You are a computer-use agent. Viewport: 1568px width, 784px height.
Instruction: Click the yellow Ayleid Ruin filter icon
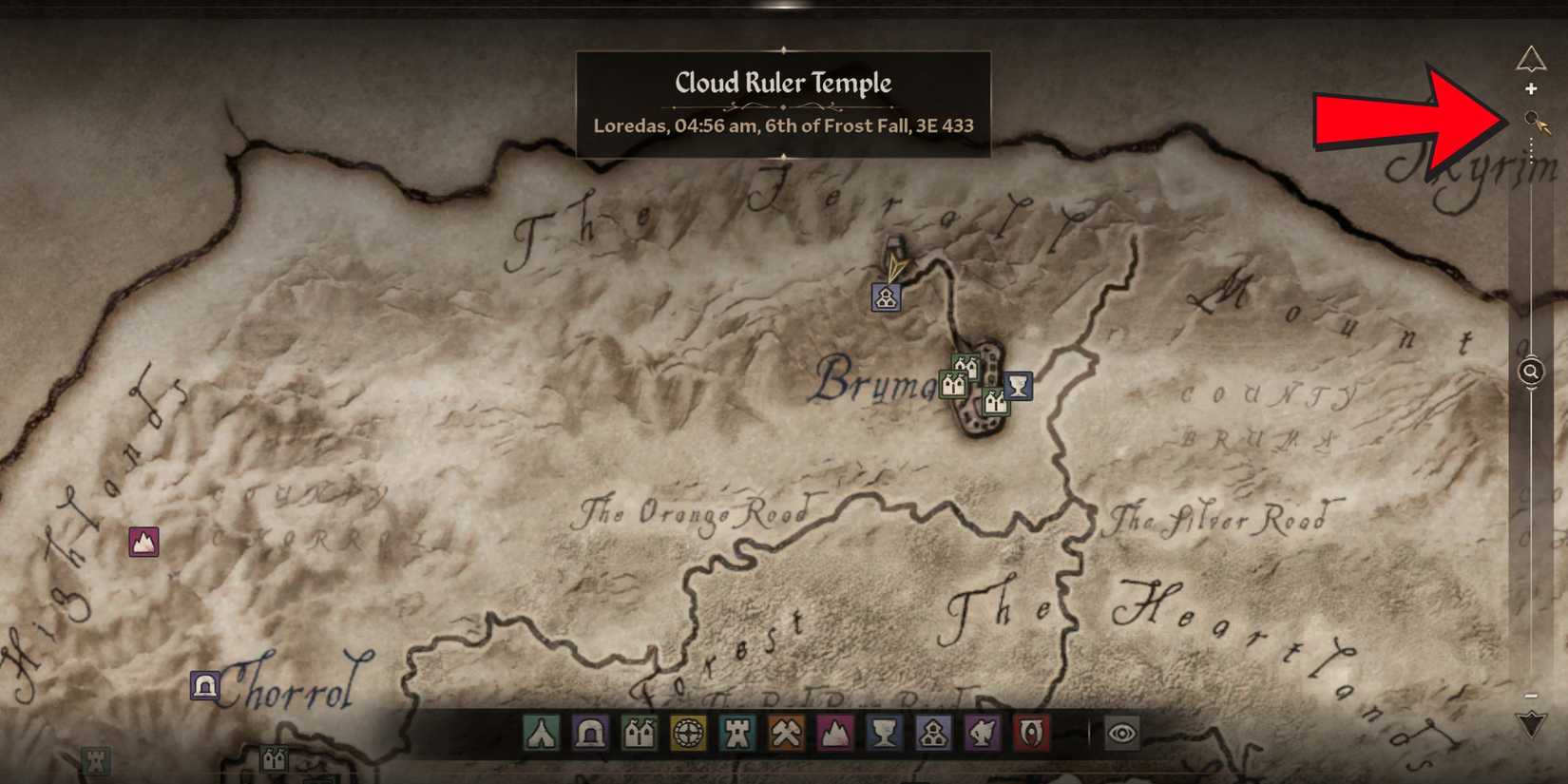[690, 733]
